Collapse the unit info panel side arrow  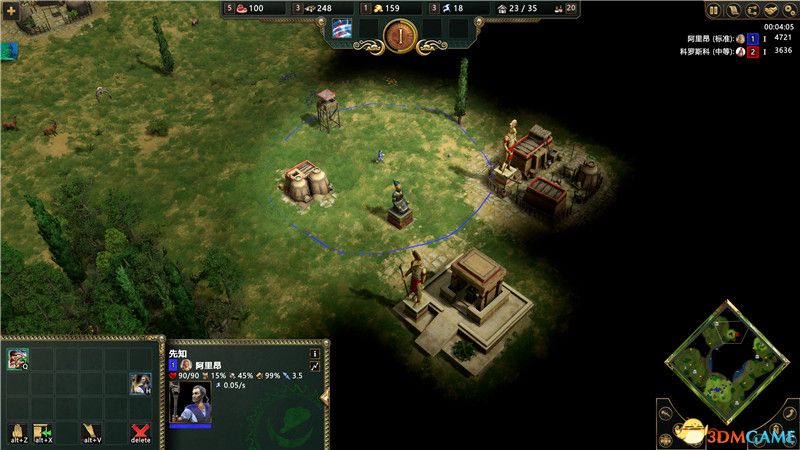[324, 397]
